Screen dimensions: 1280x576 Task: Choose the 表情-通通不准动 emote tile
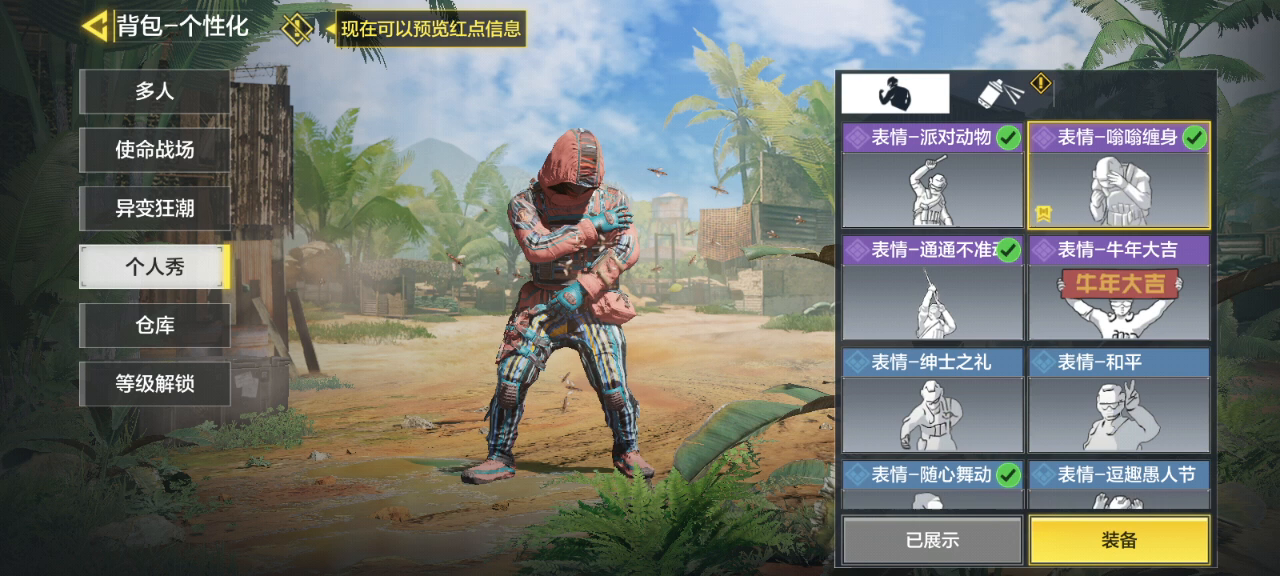click(x=932, y=288)
